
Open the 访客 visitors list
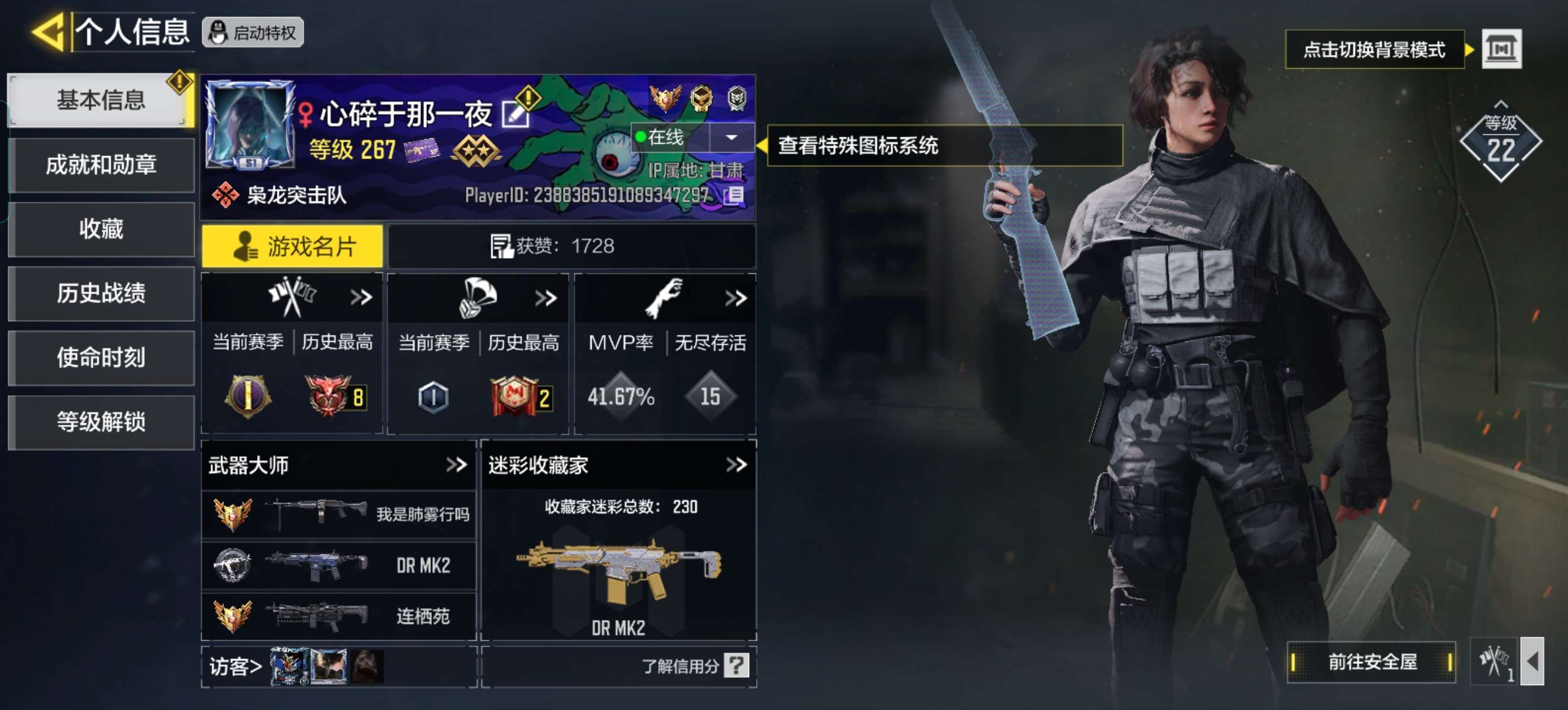235,667
